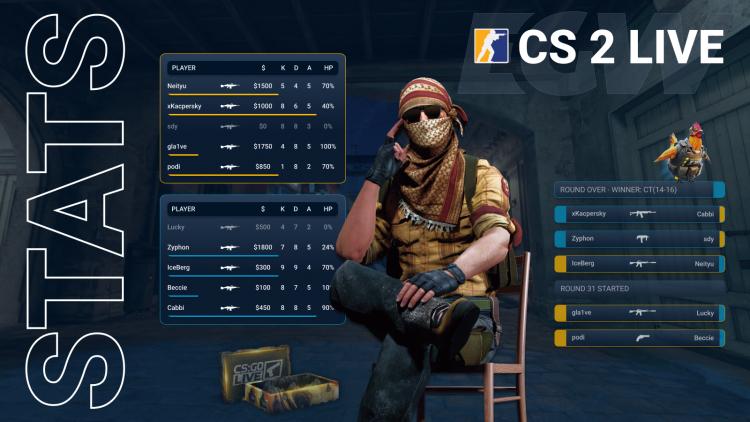Click the CS 2 LIVE logo
This screenshot has width=750, height=422.
point(600,47)
